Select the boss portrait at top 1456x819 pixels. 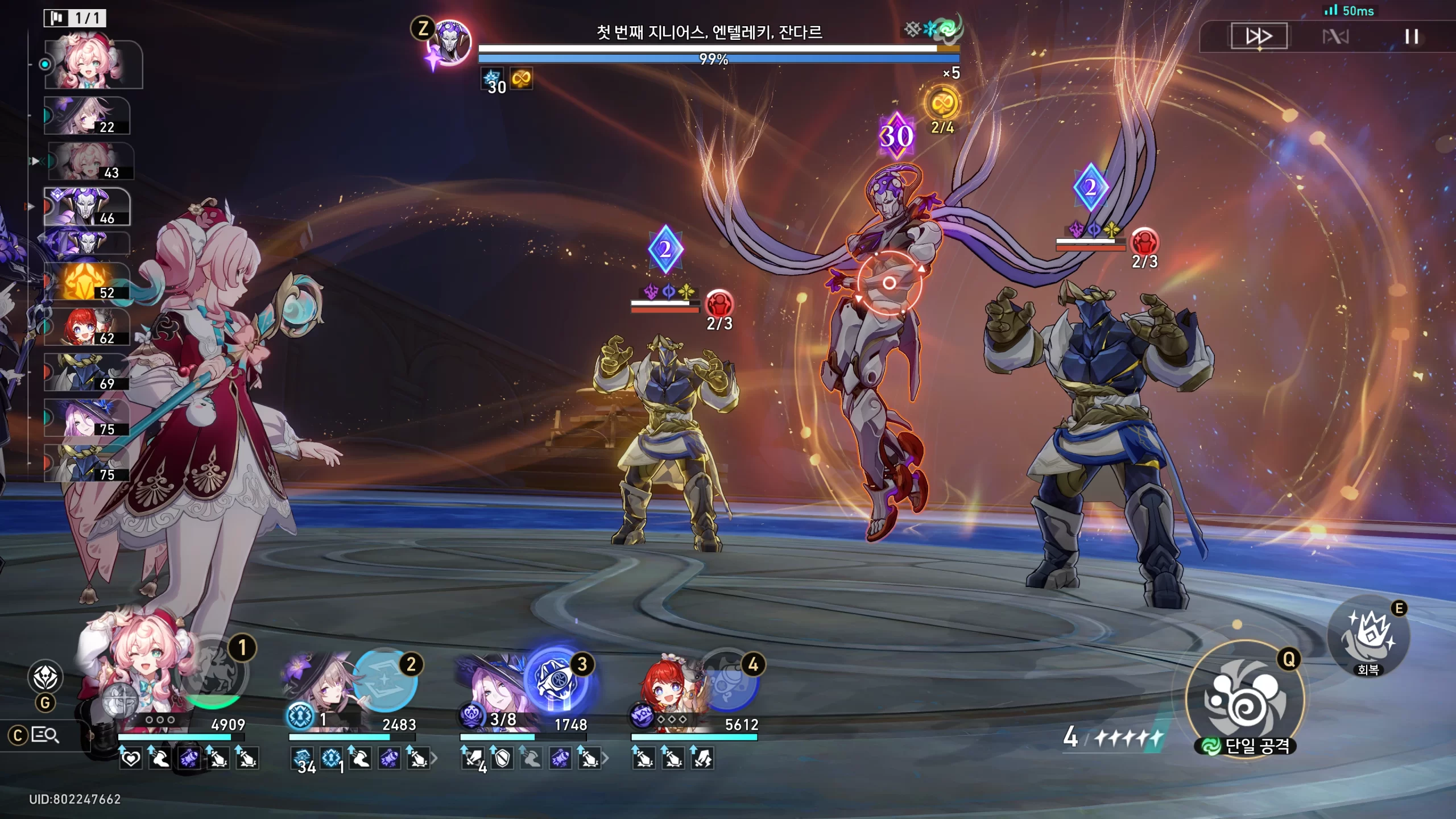point(450,42)
